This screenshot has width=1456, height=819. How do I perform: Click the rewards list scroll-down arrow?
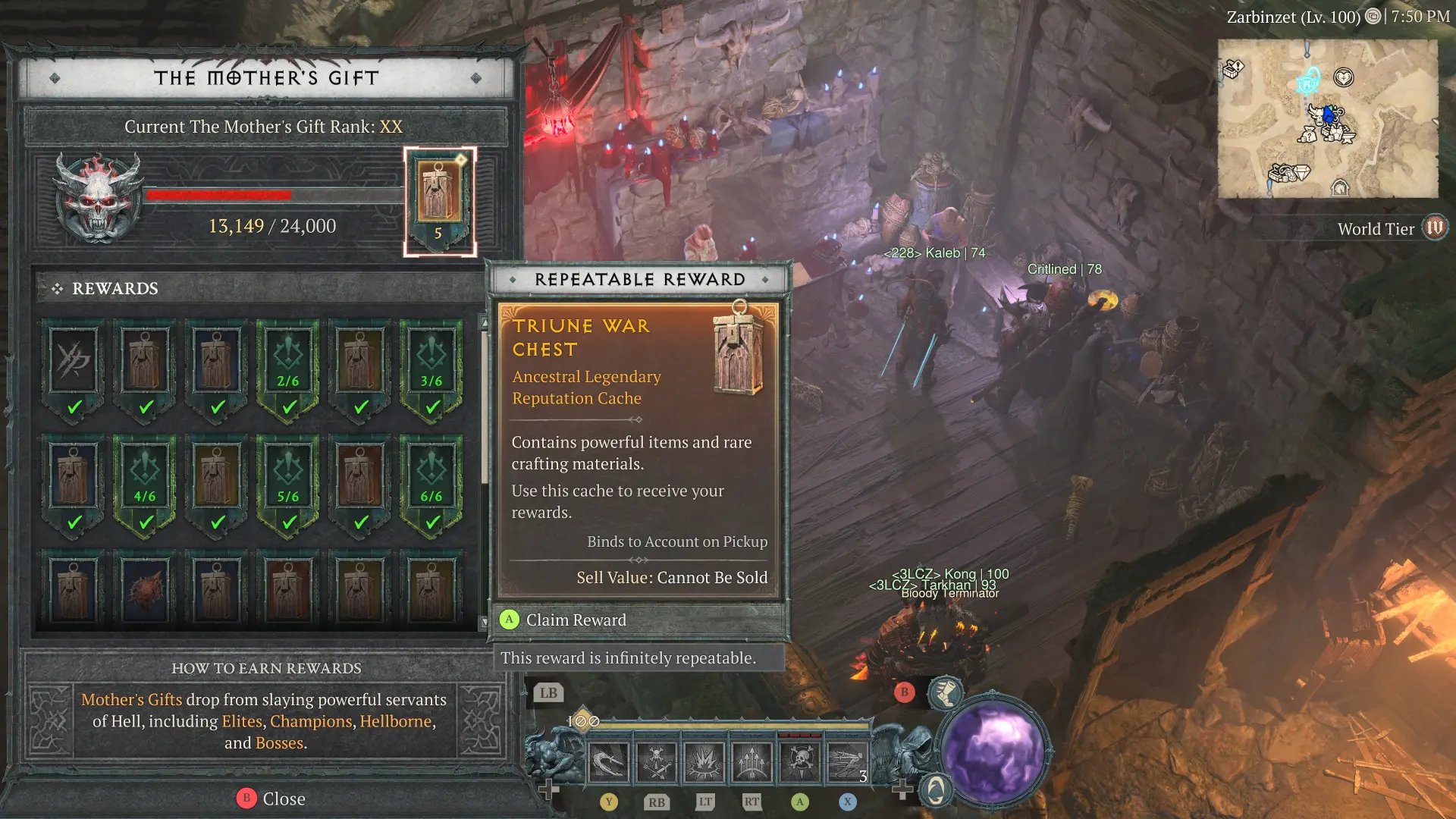(x=485, y=623)
